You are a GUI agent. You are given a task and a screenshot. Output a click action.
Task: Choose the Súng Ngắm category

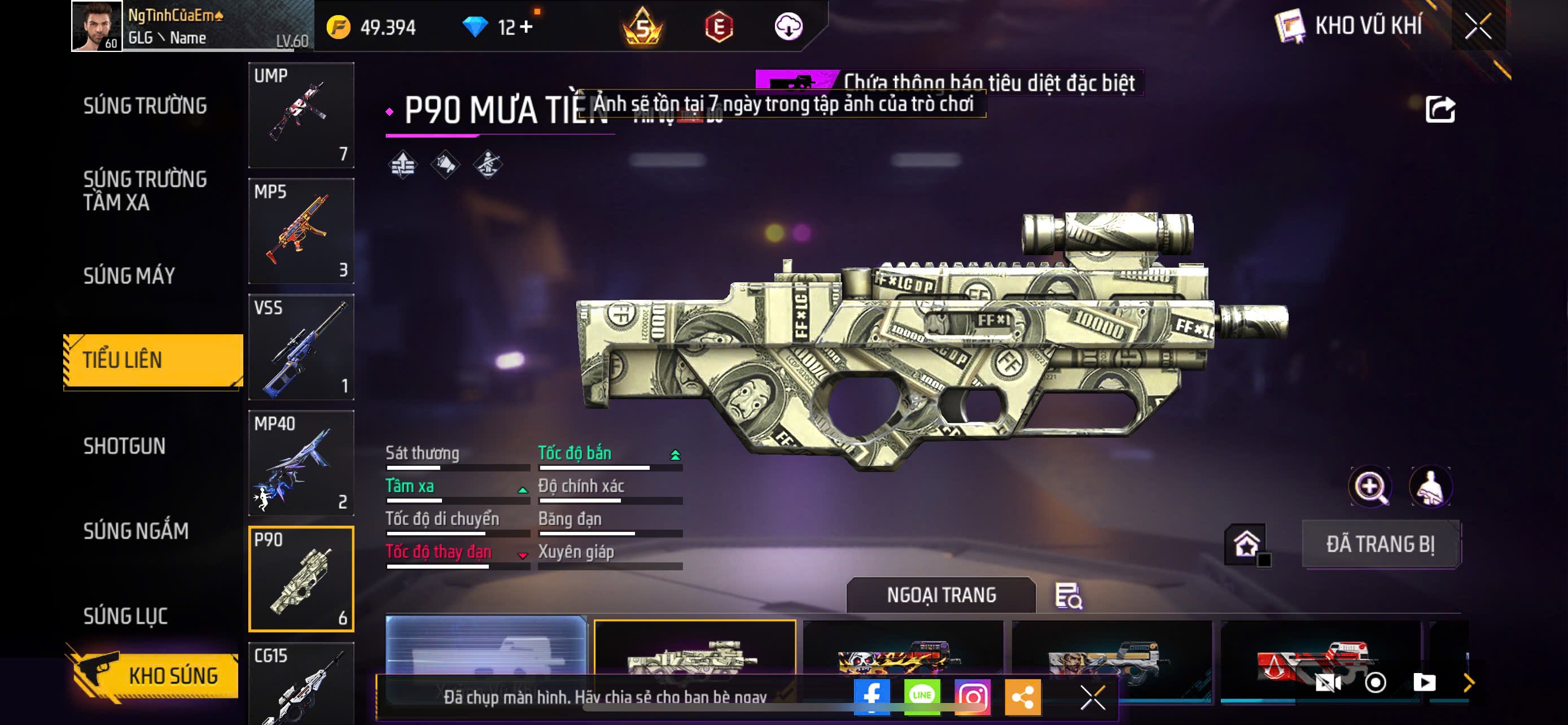pos(135,531)
